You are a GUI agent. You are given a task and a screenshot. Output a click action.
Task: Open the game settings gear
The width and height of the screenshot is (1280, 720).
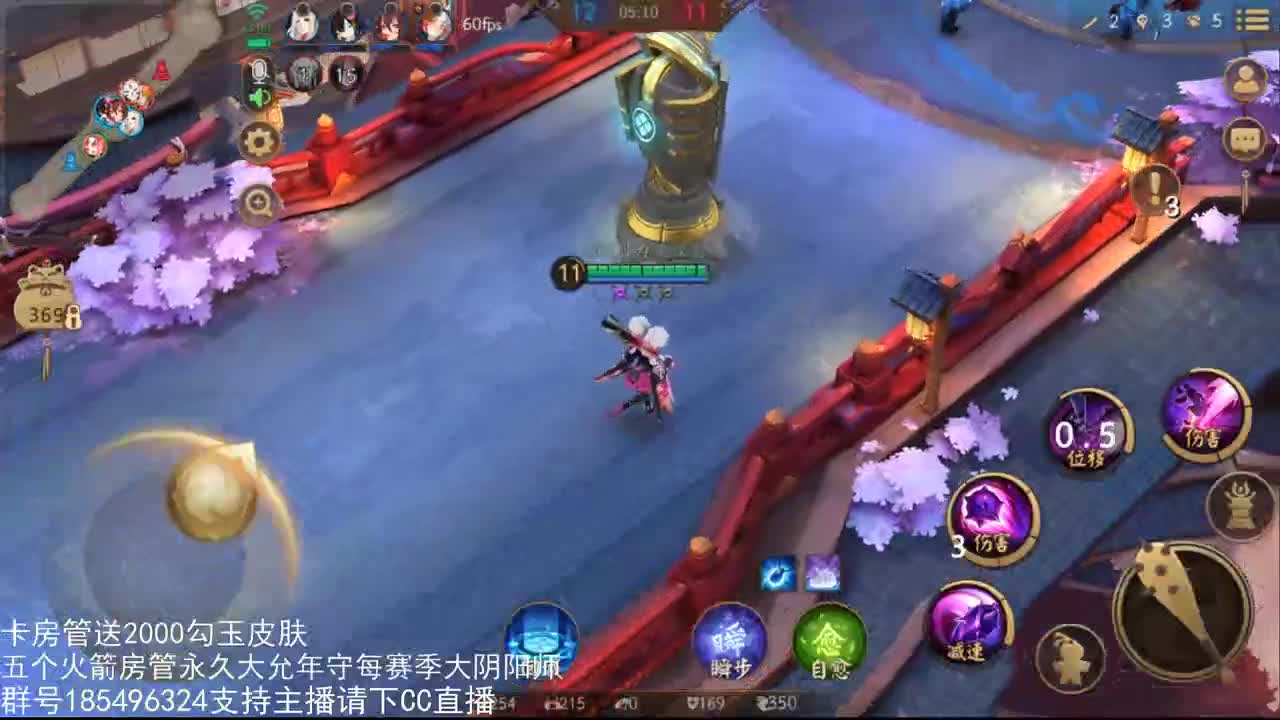[258, 142]
